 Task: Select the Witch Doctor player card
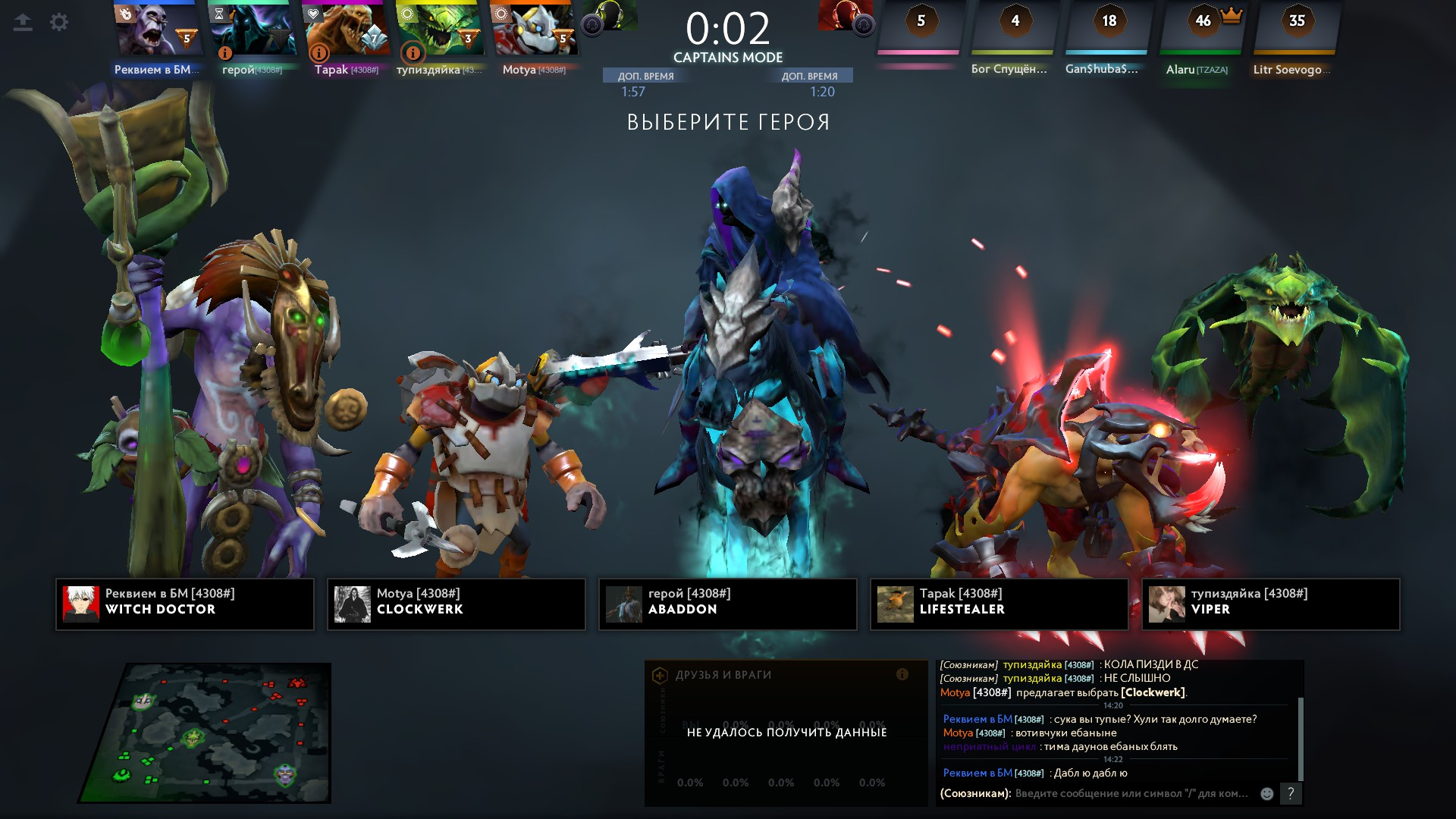coord(185,604)
